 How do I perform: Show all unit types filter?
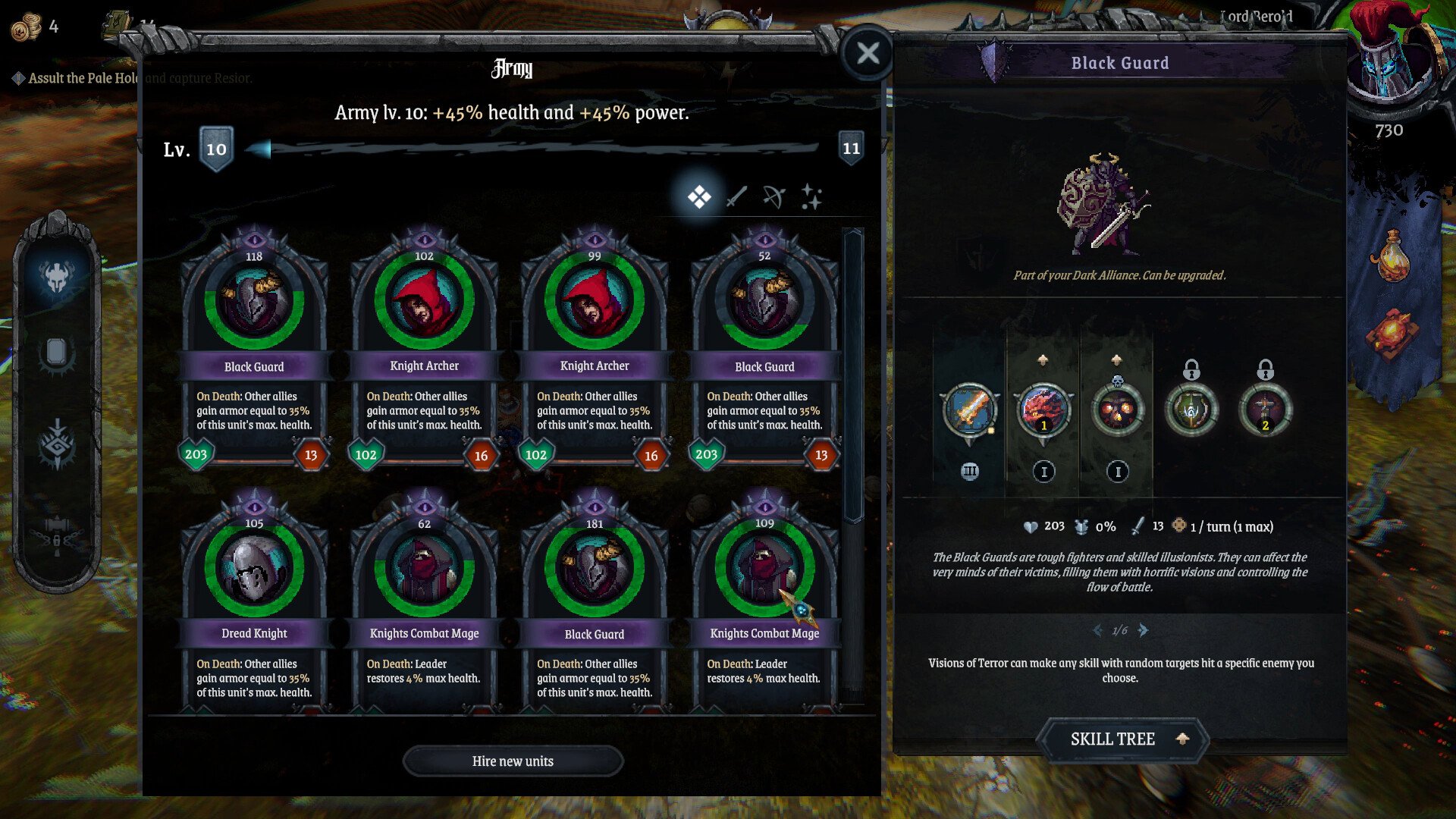click(698, 197)
